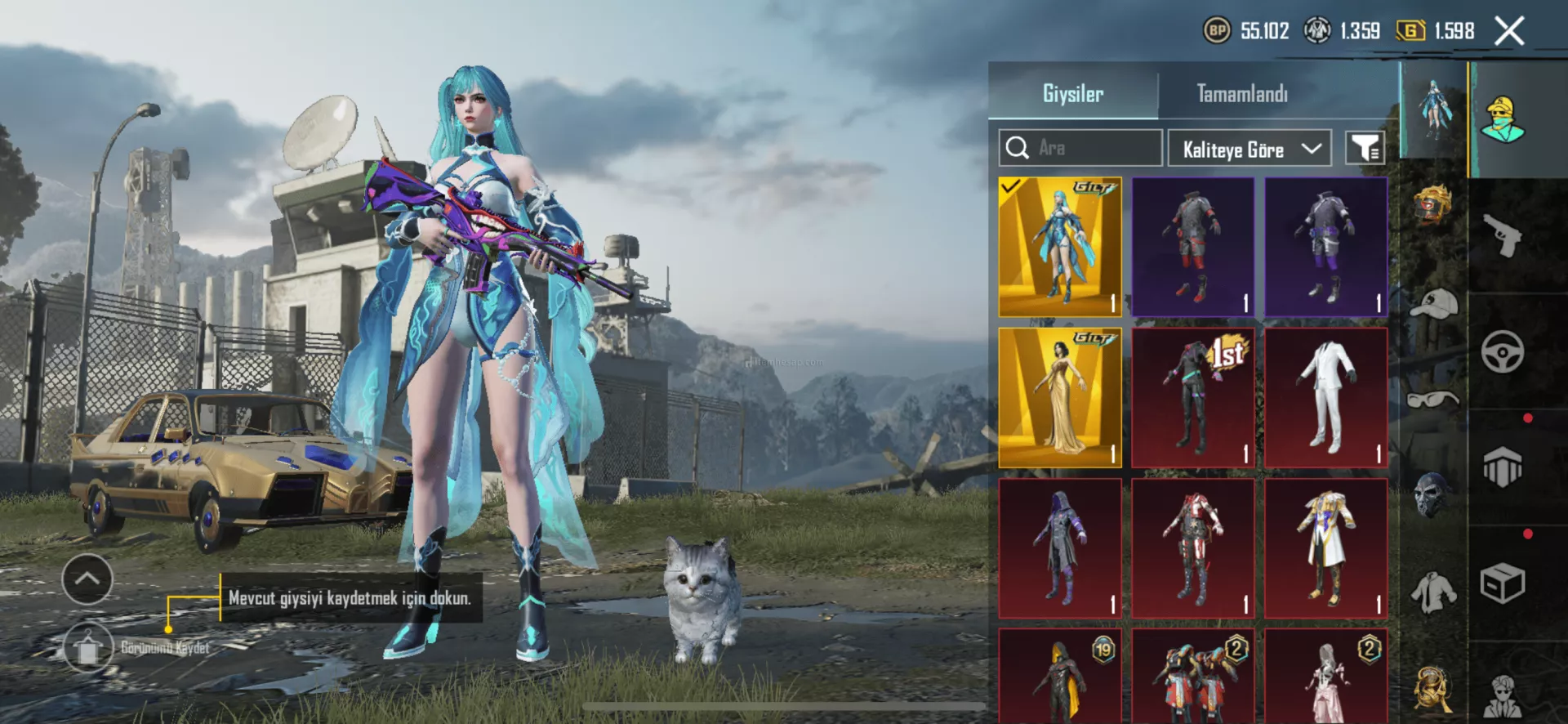The width and height of the screenshot is (1568, 724).
Task: Open the box crate category
Action: tap(1503, 583)
